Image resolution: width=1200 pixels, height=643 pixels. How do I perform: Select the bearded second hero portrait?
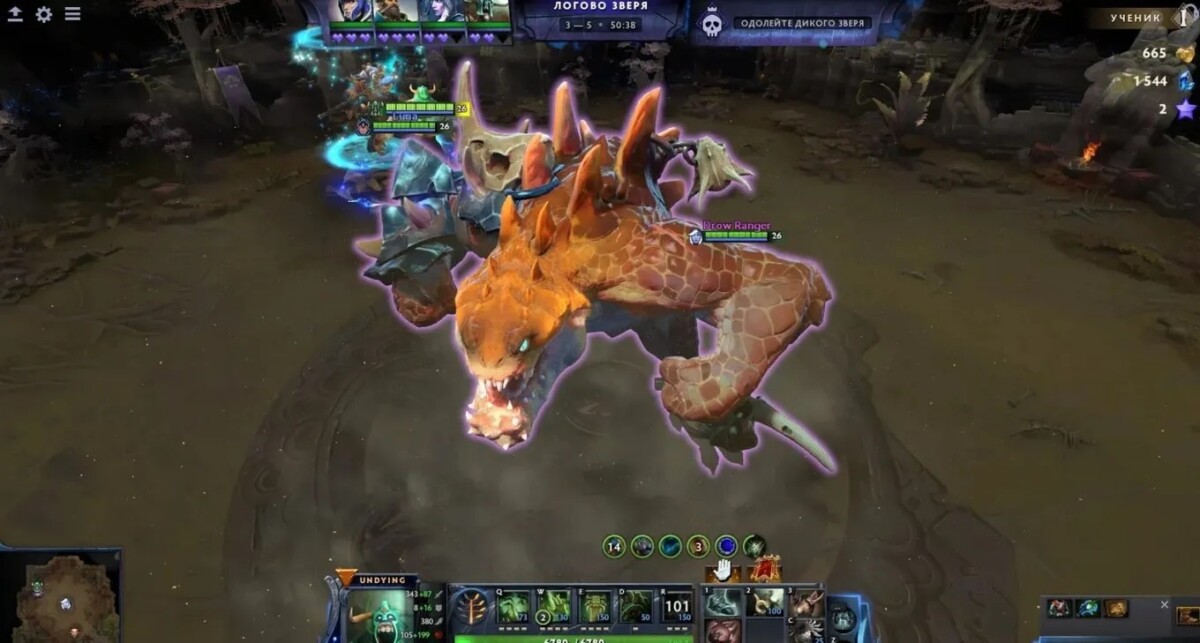coord(396,12)
